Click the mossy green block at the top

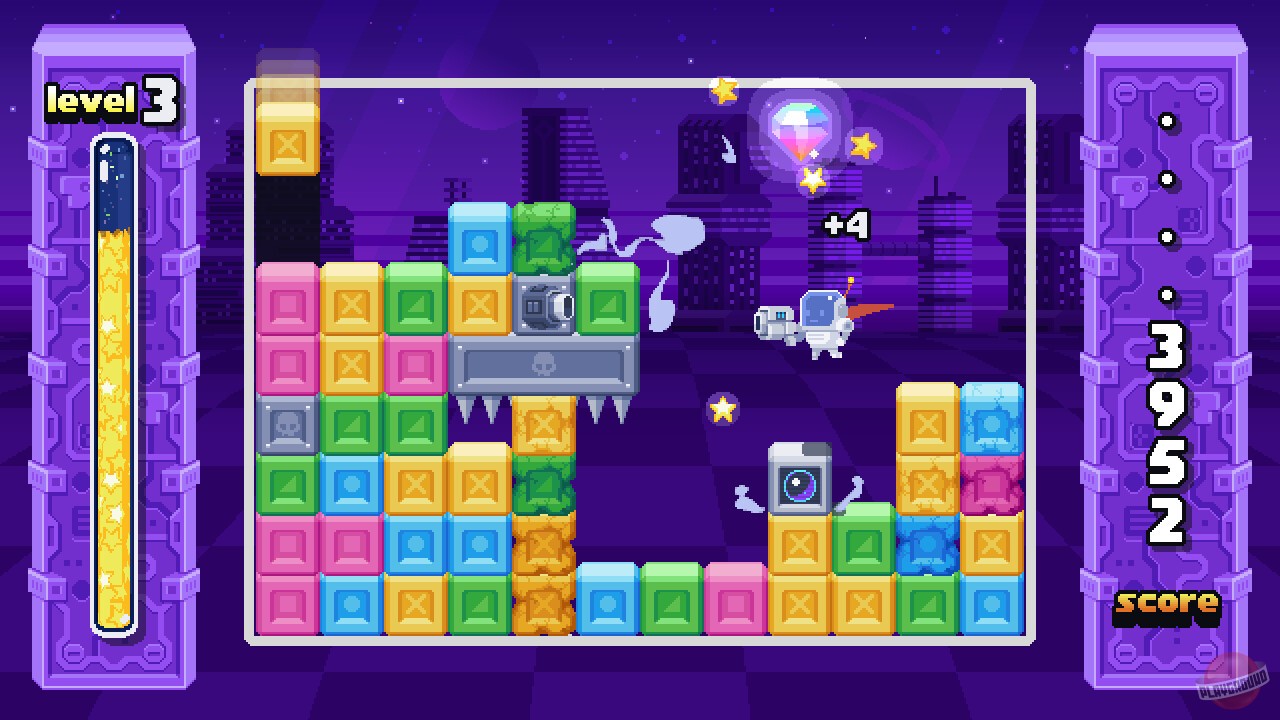coord(541,240)
